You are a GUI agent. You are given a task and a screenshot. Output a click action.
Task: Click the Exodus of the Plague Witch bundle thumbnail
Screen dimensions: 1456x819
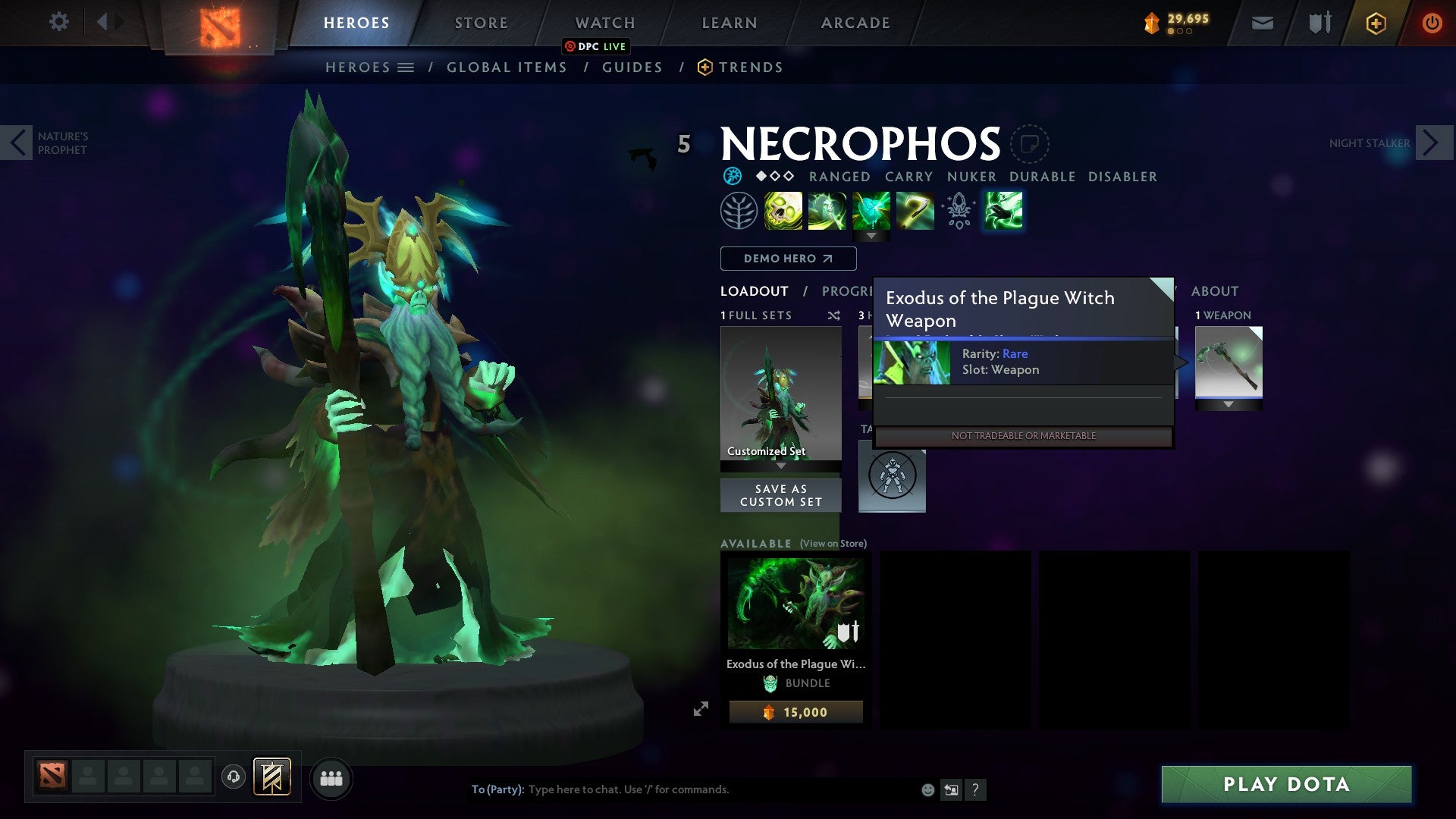pyautogui.click(x=795, y=601)
